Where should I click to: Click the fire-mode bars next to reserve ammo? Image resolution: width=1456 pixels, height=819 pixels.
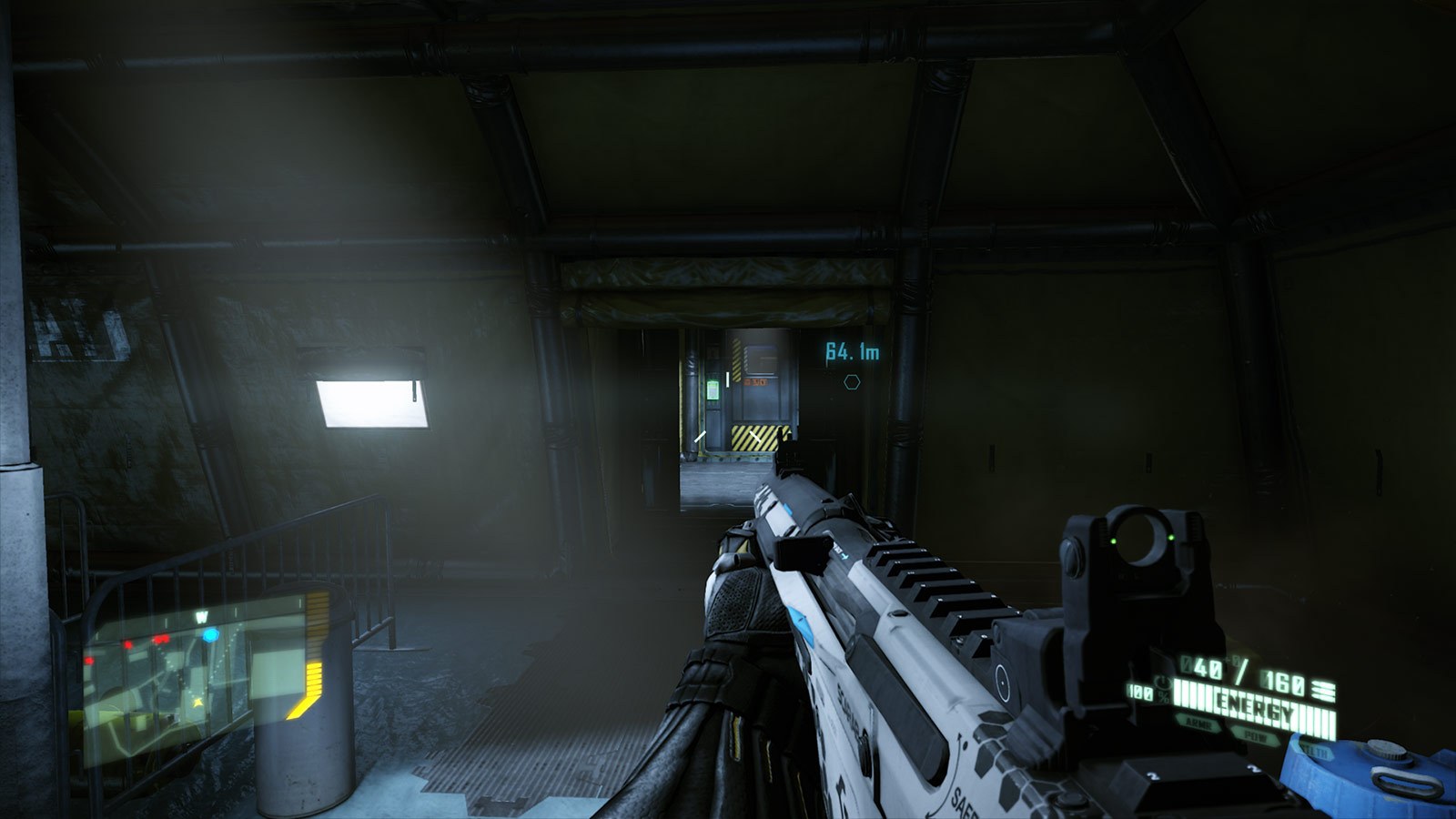(1323, 689)
